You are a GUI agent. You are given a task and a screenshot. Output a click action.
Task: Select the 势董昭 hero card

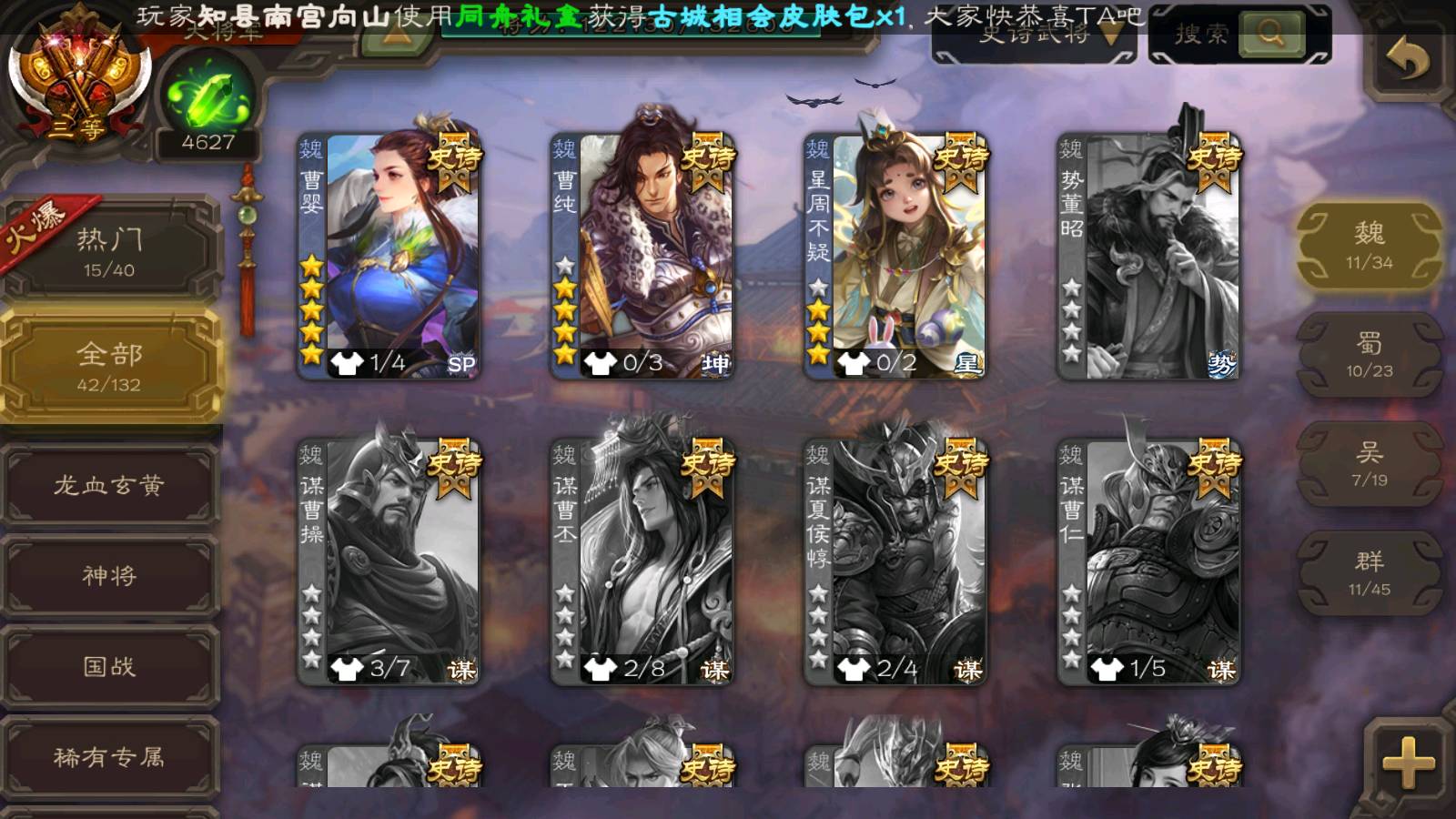point(1148,255)
